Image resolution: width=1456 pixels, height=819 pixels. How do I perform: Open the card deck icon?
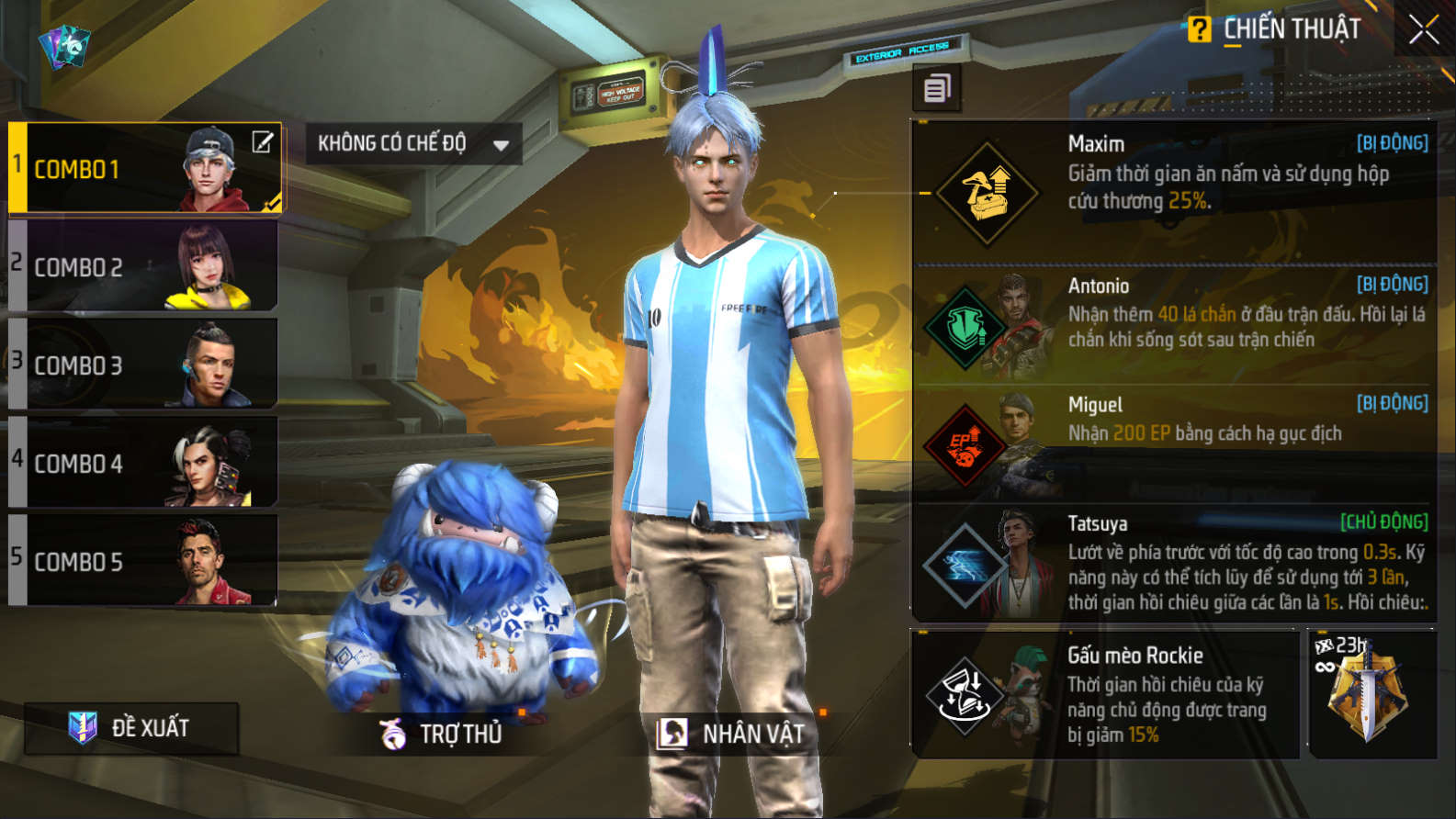64,46
